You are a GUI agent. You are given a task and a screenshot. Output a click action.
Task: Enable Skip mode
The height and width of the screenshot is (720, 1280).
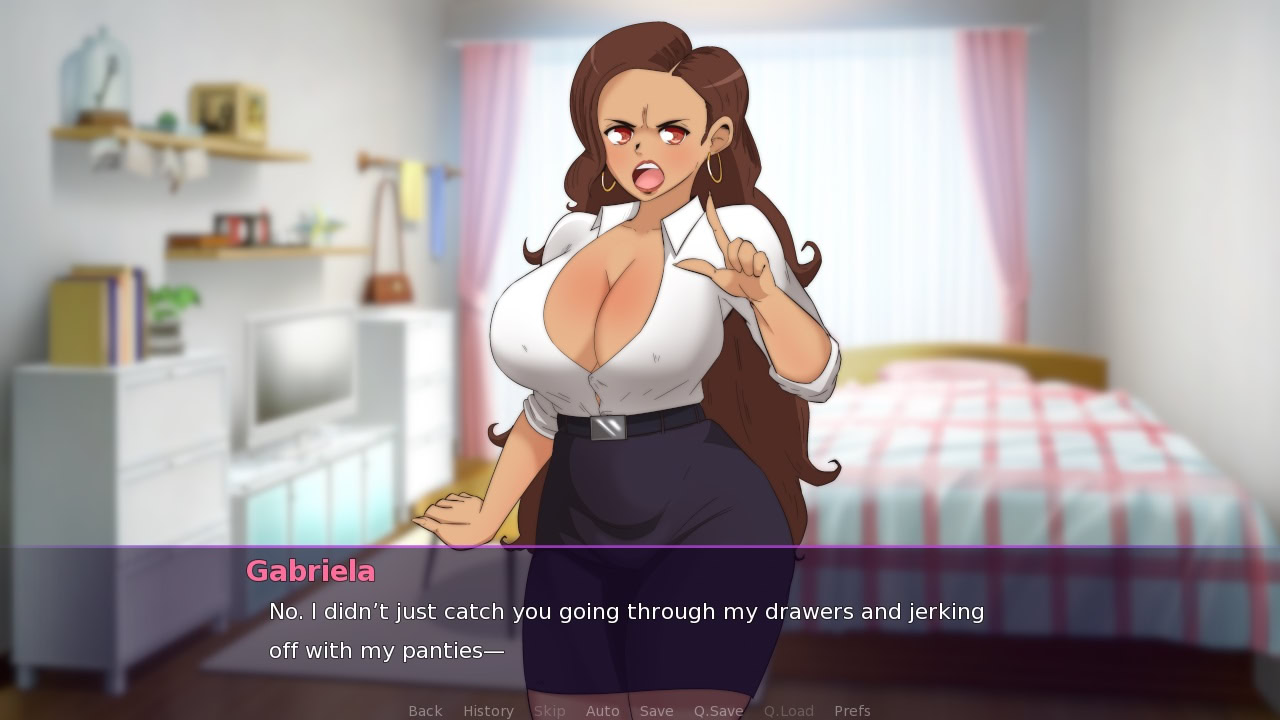pyautogui.click(x=549, y=710)
